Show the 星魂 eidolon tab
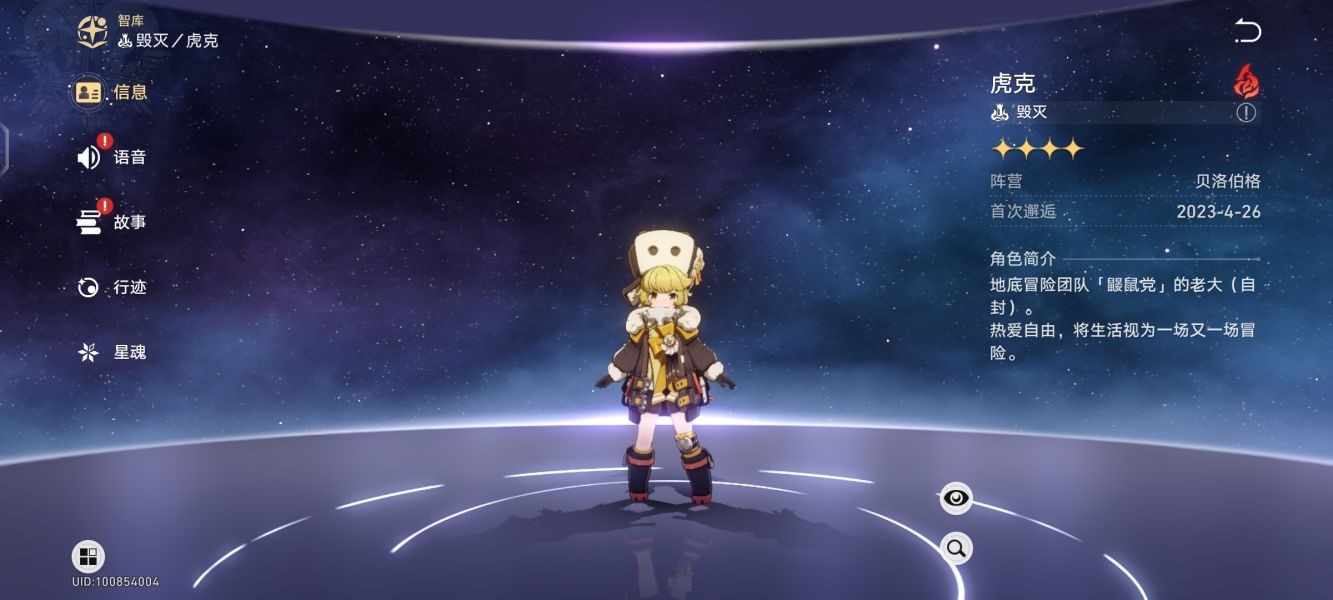This screenshot has width=1333, height=600. point(112,352)
